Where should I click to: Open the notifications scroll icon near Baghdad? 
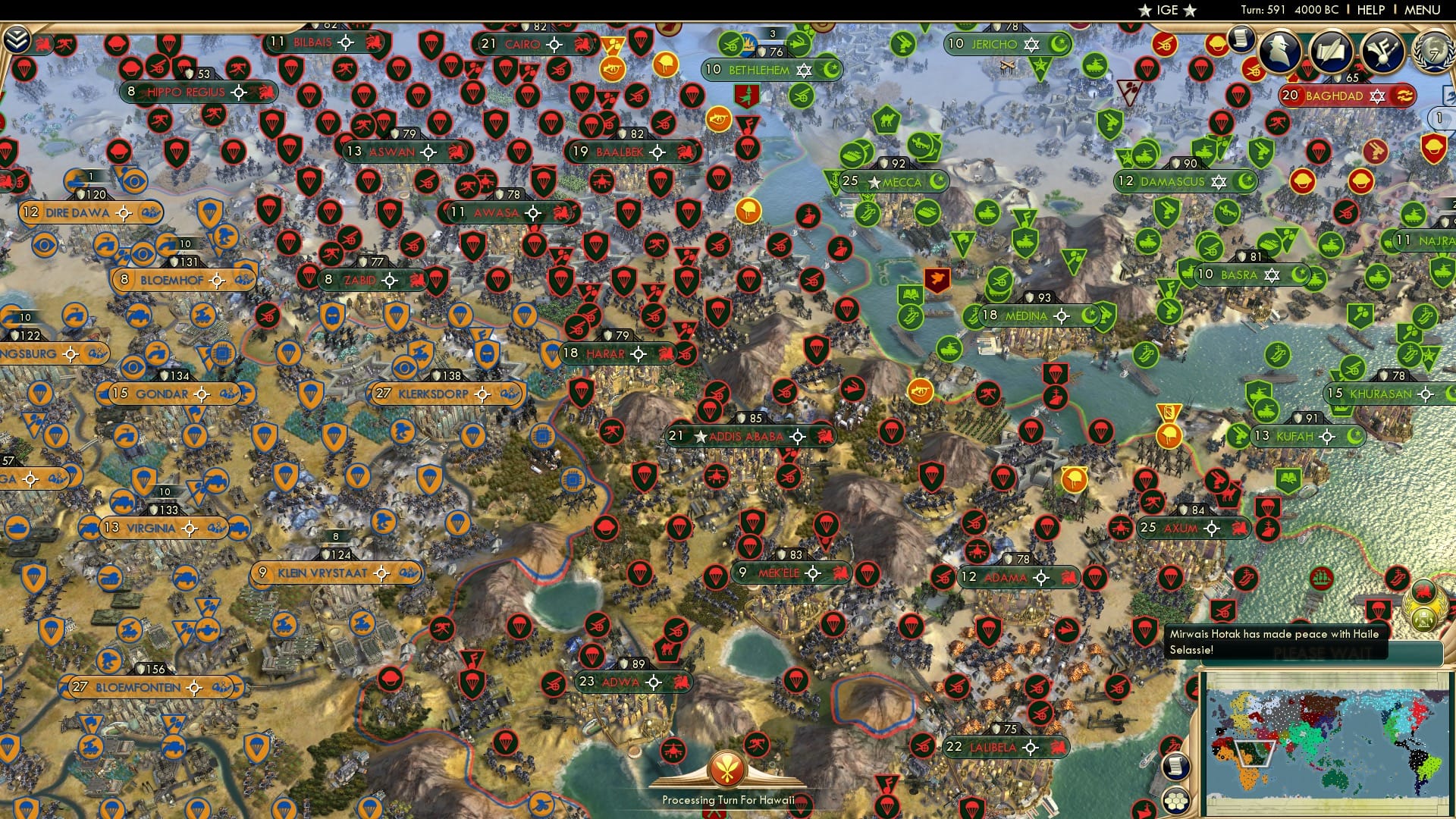click(x=1241, y=40)
